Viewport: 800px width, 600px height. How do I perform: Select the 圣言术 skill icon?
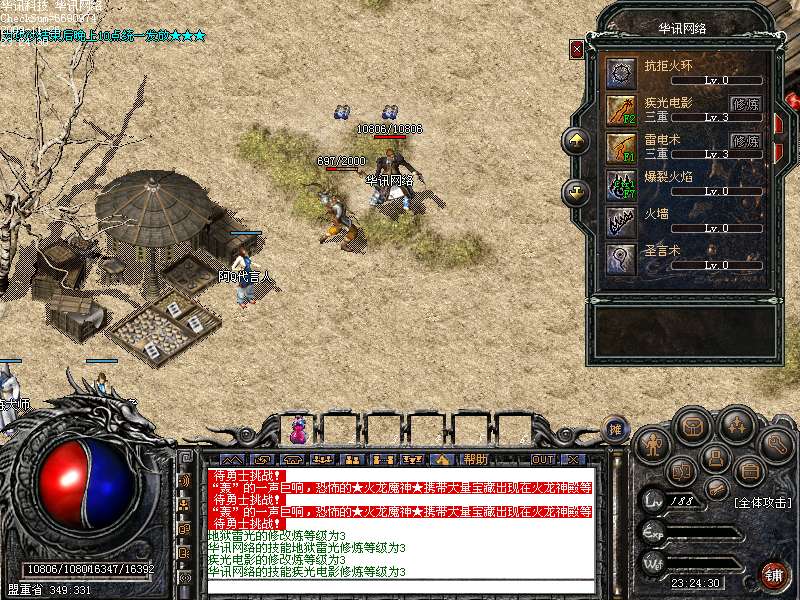click(x=620, y=259)
